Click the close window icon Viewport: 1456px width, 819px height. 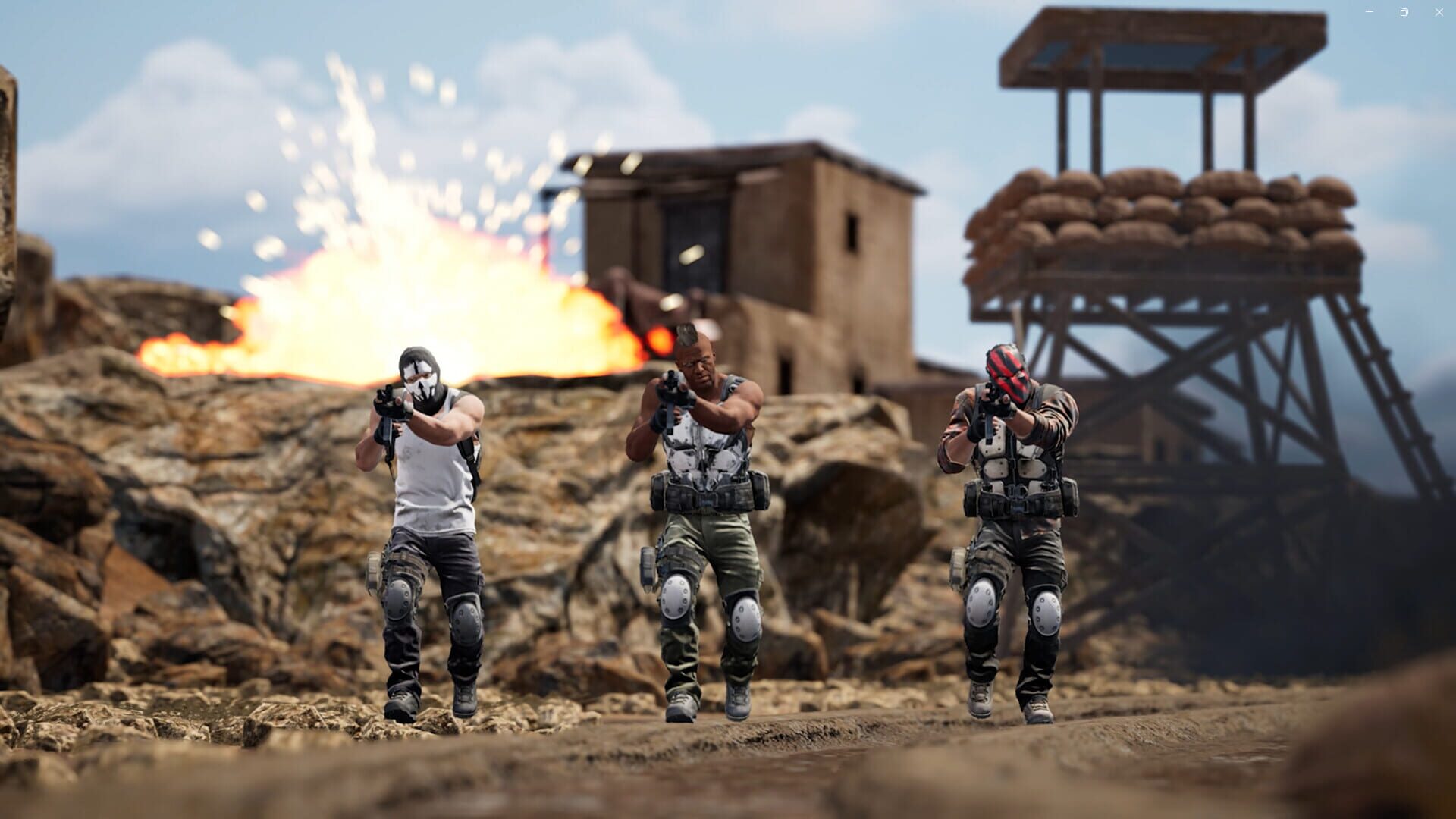tap(1439, 11)
